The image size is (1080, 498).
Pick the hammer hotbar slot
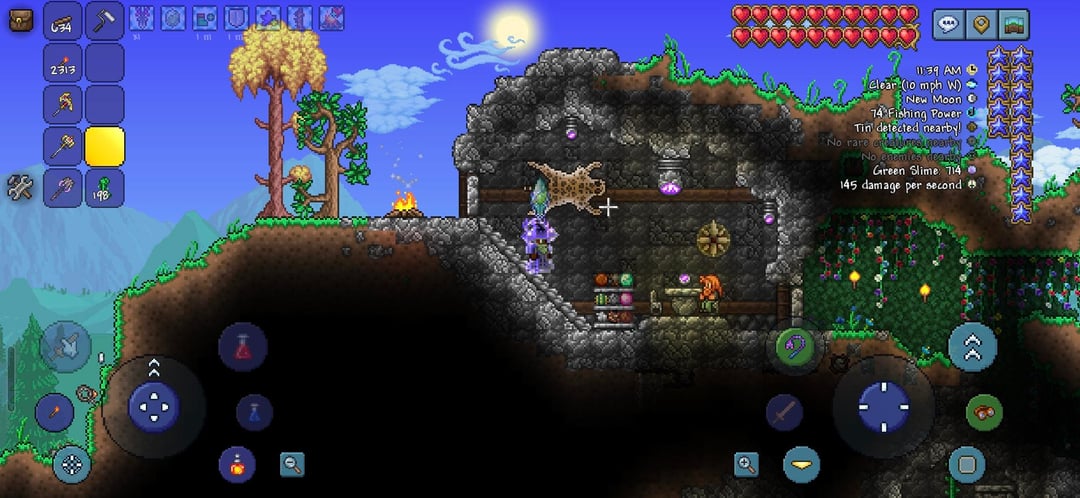(x=63, y=146)
